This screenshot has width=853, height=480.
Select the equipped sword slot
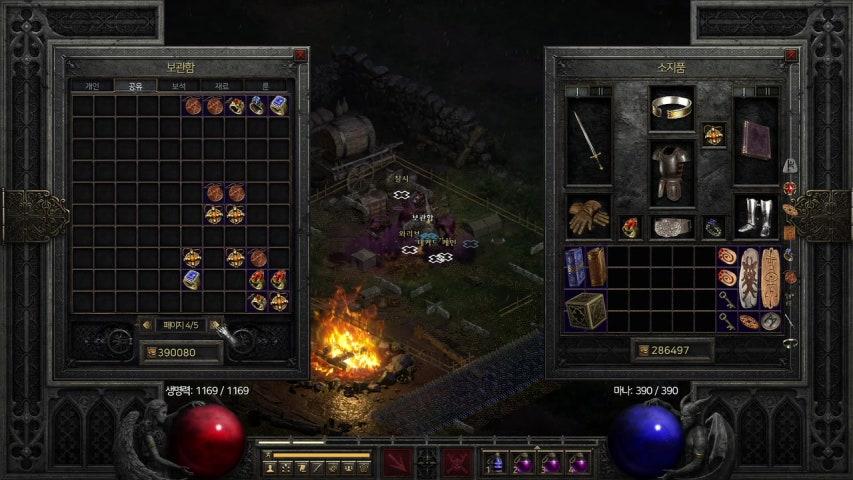pos(588,140)
